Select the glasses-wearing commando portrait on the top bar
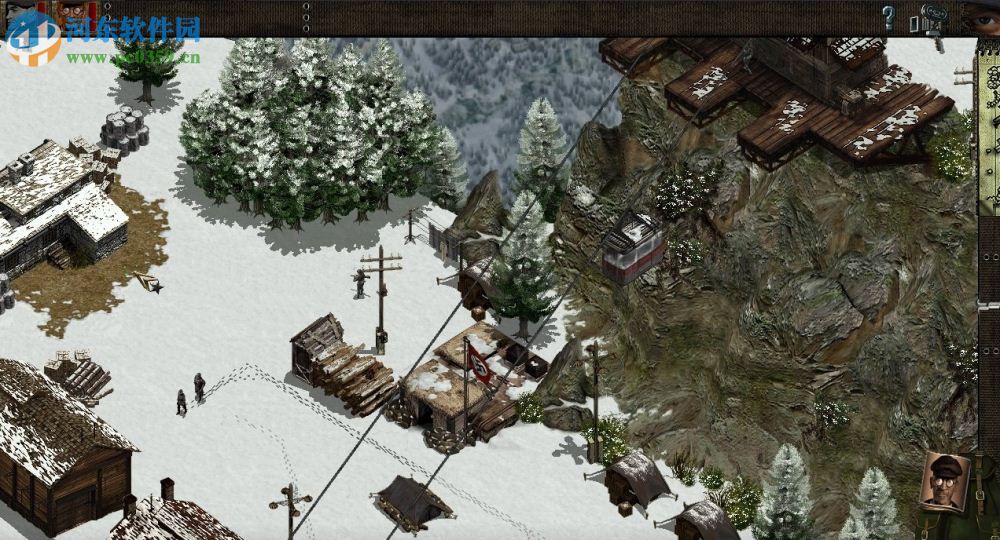The image size is (1000, 540). pyautogui.click(x=71, y=14)
